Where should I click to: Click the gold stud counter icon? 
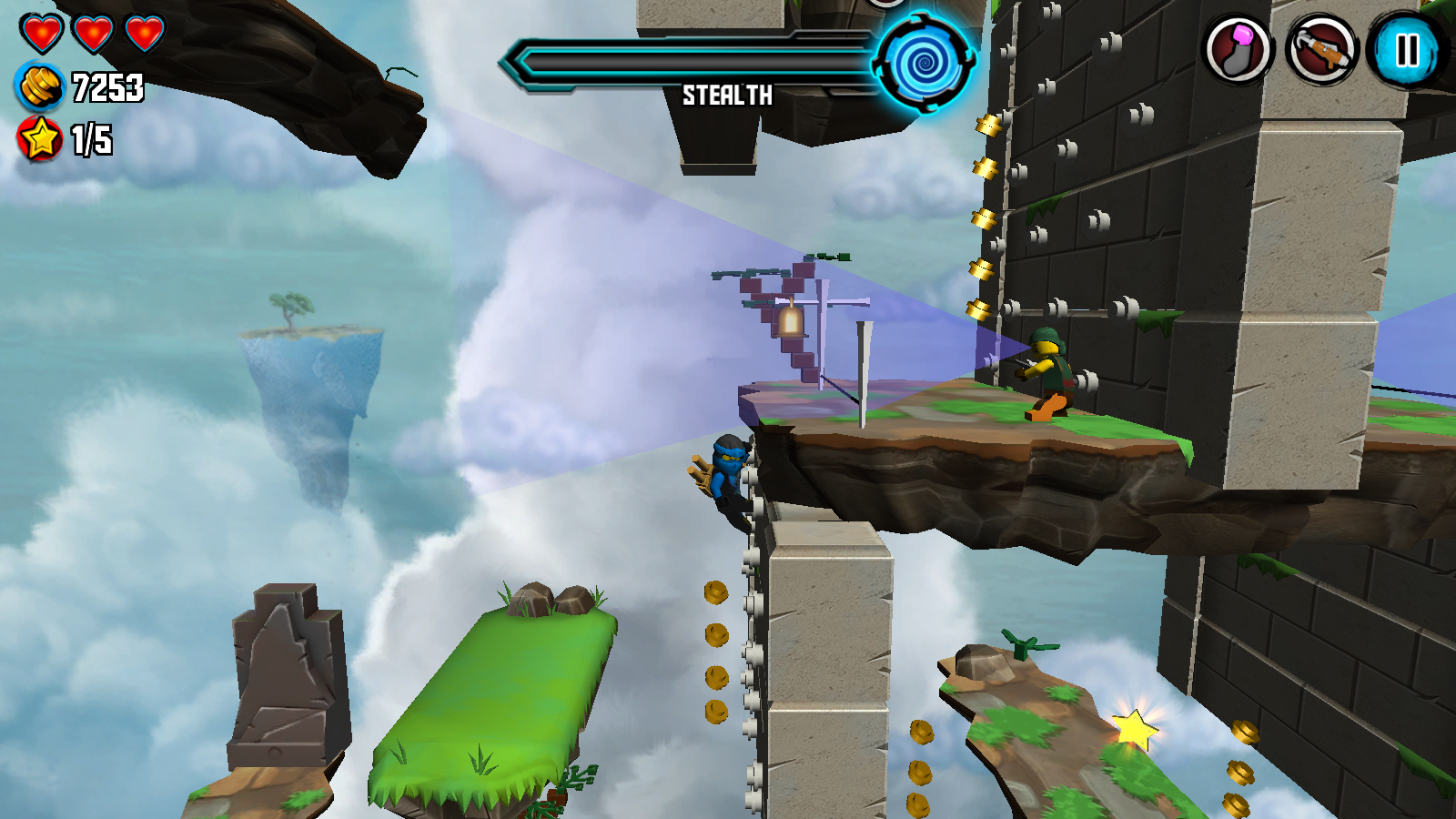[x=39, y=87]
